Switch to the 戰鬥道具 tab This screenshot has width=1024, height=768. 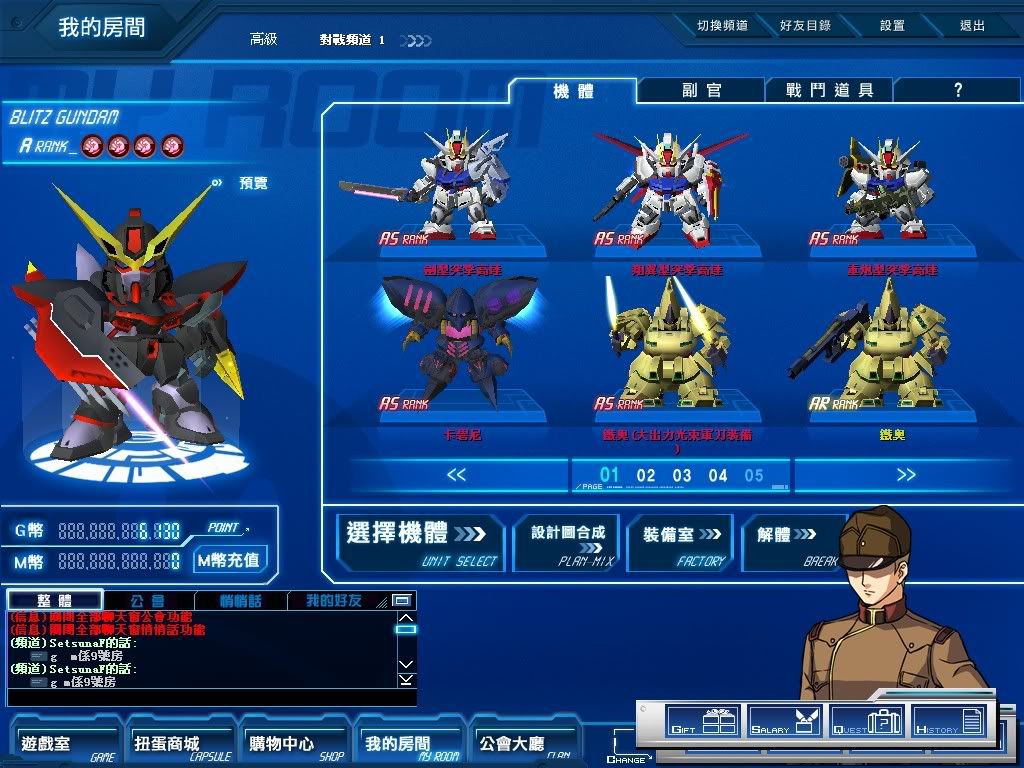point(829,91)
